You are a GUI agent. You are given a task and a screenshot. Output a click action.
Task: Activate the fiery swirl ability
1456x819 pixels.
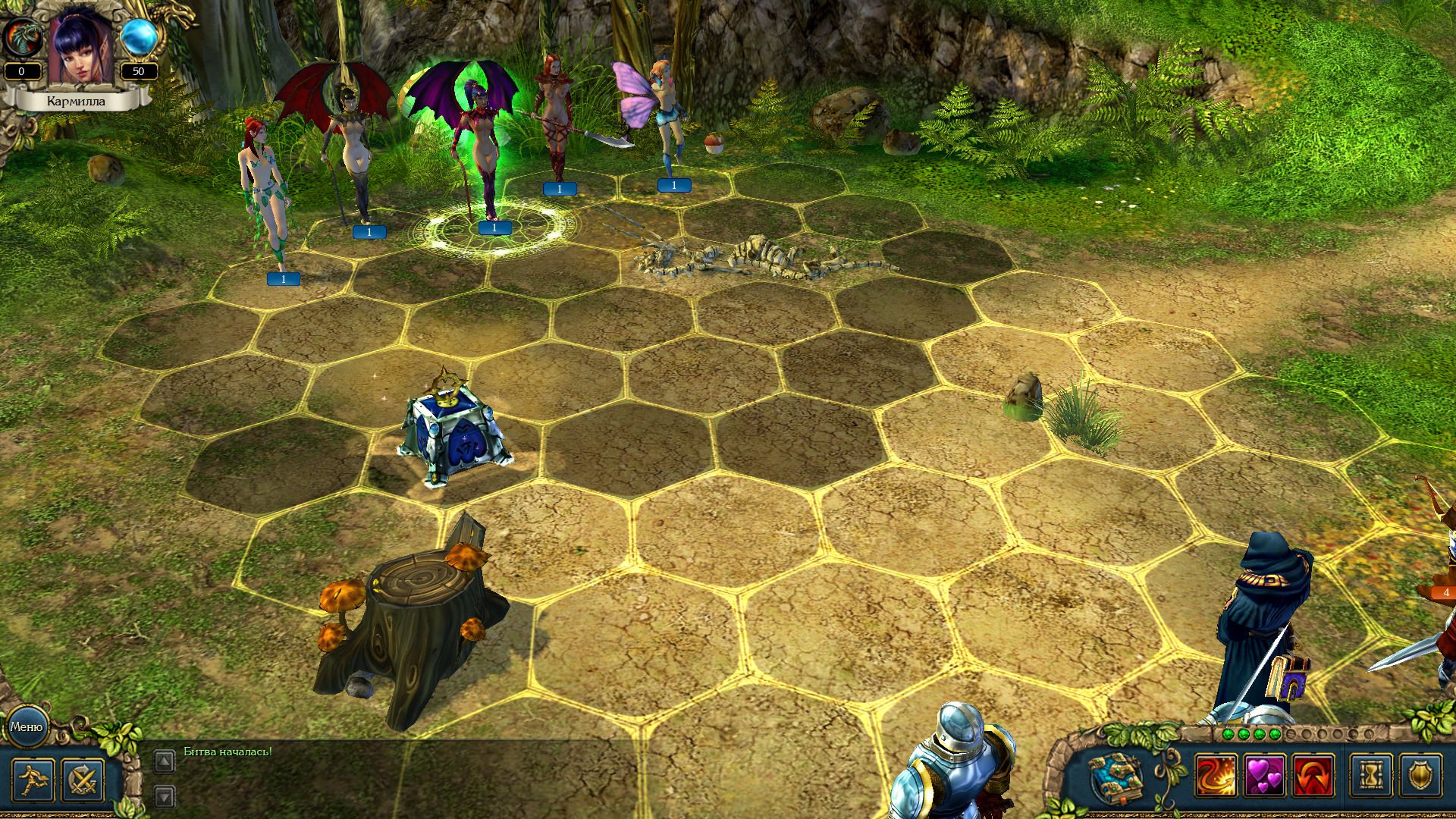[x=1215, y=777]
